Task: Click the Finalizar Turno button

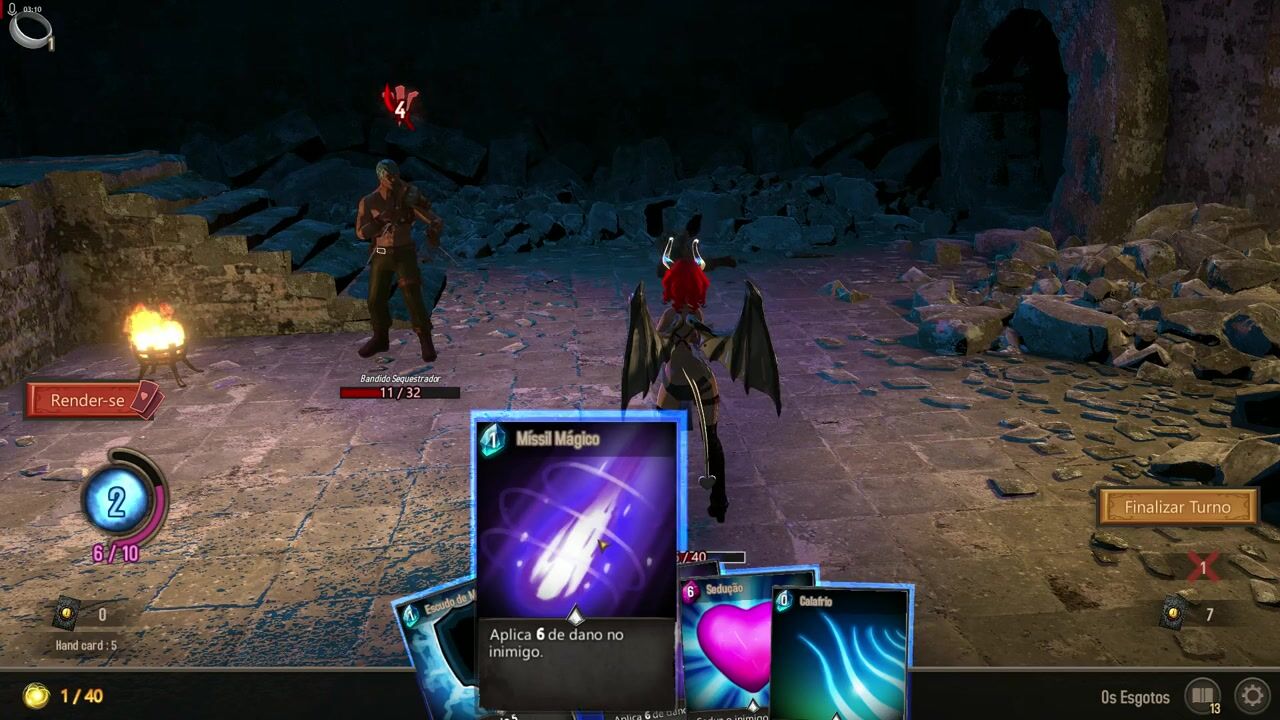Action: [1177, 507]
